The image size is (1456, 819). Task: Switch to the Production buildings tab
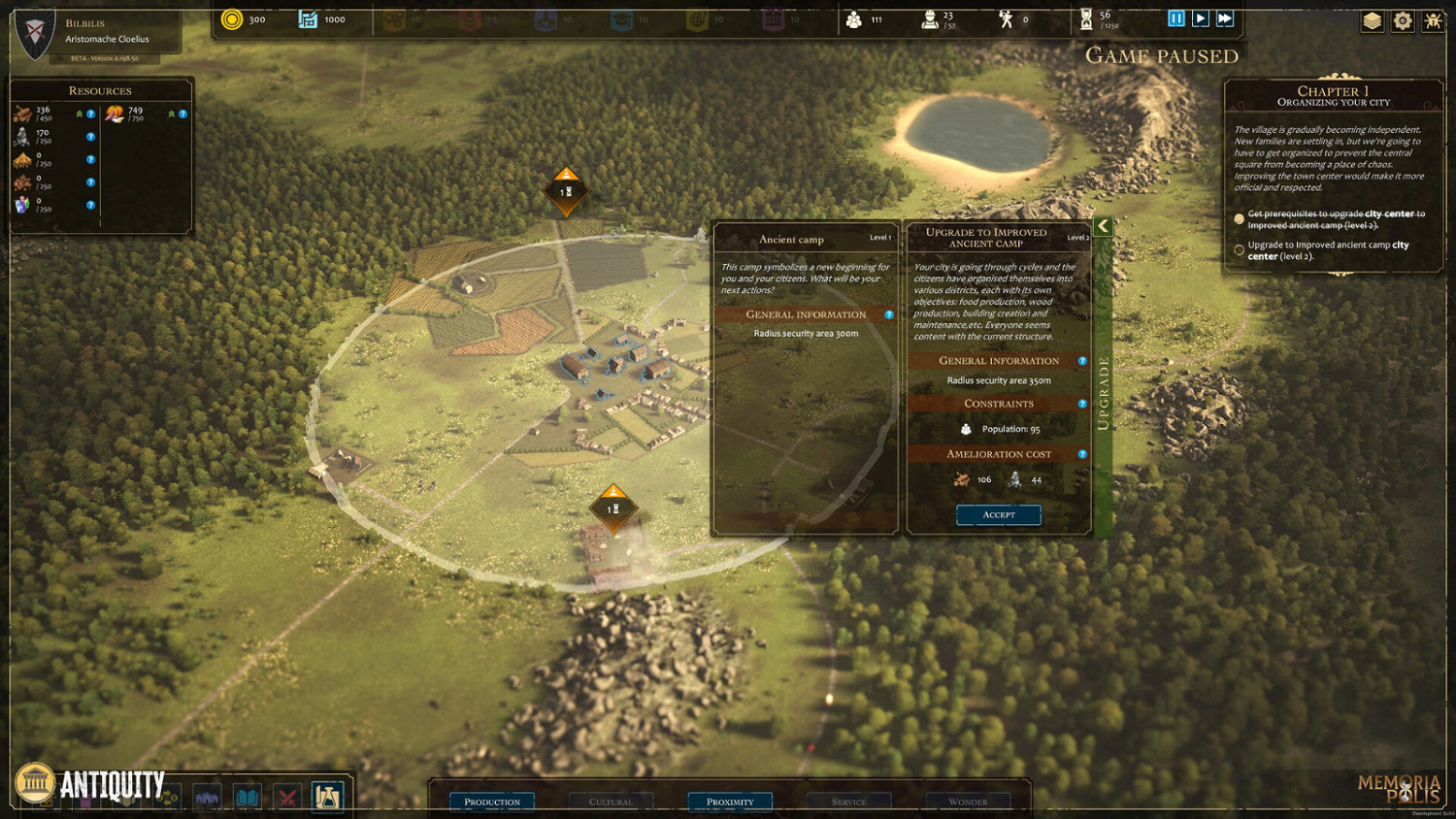click(x=491, y=802)
